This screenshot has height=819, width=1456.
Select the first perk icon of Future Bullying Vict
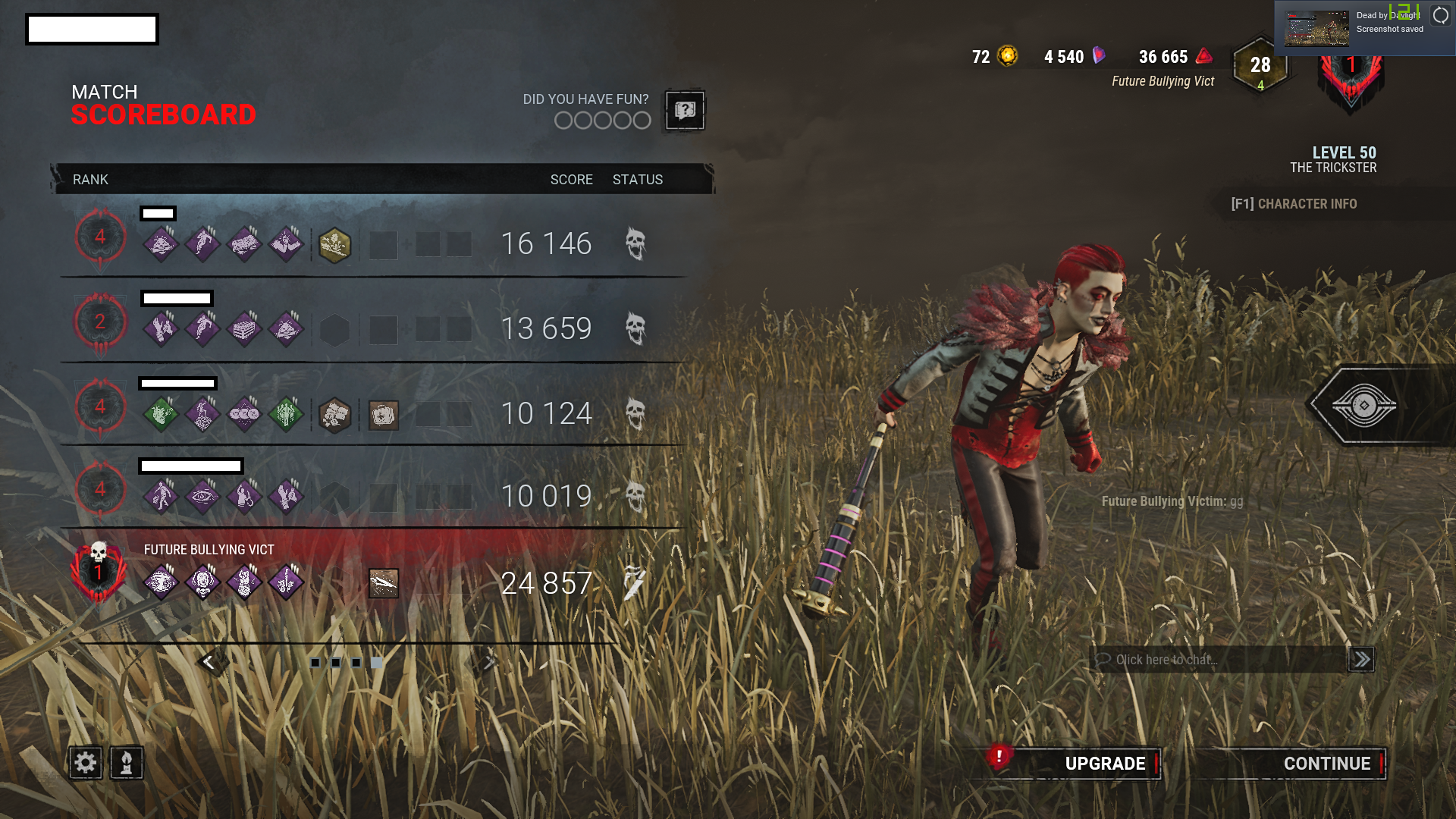pos(162,581)
